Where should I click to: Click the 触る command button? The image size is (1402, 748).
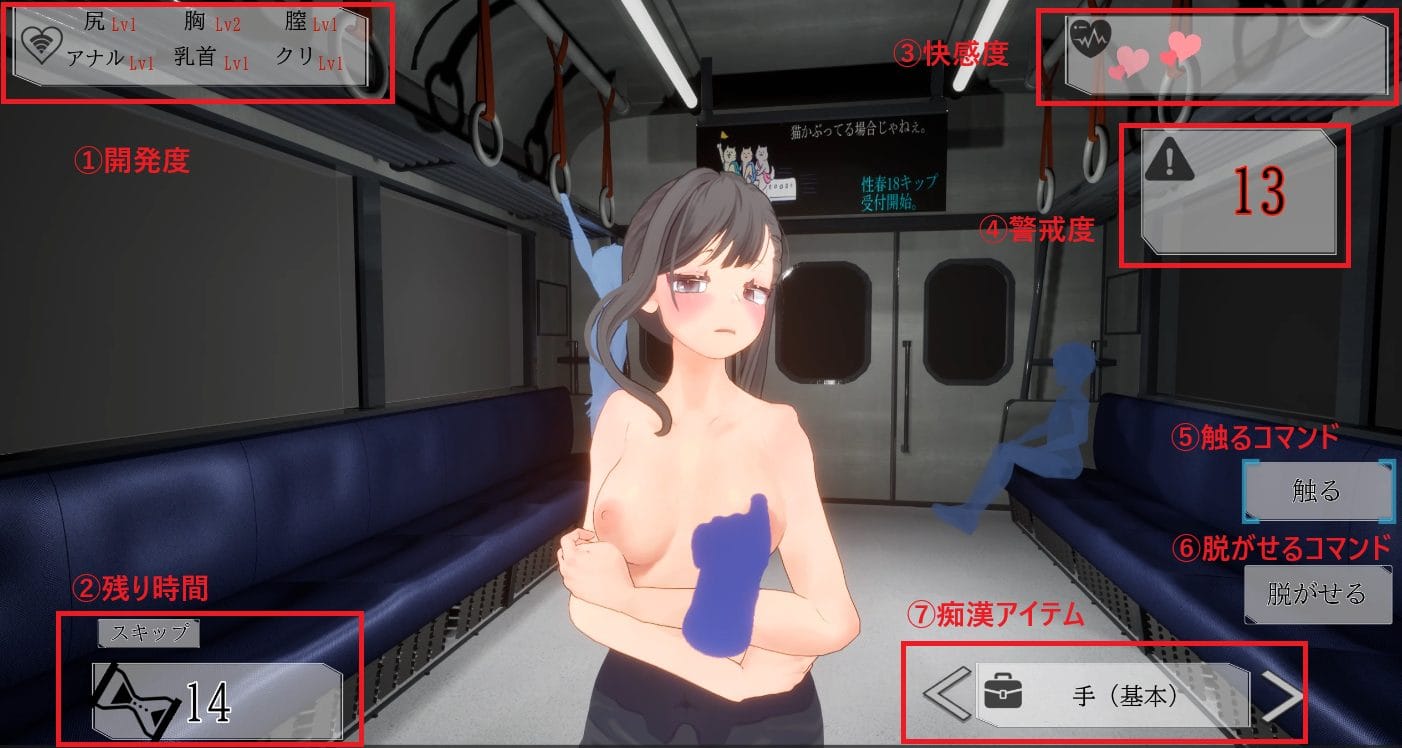click(1317, 491)
